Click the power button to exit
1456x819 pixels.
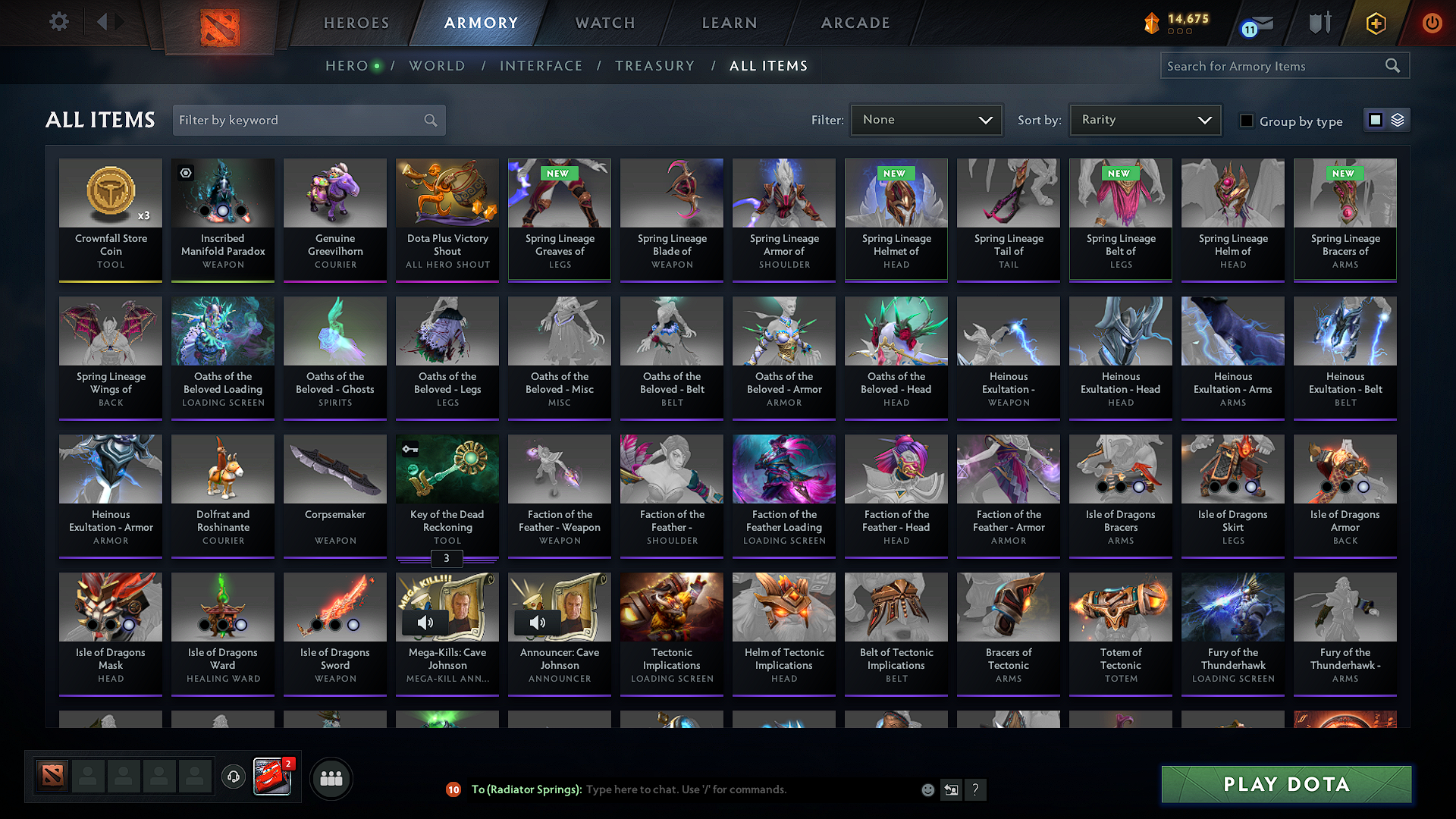click(x=1432, y=24)
